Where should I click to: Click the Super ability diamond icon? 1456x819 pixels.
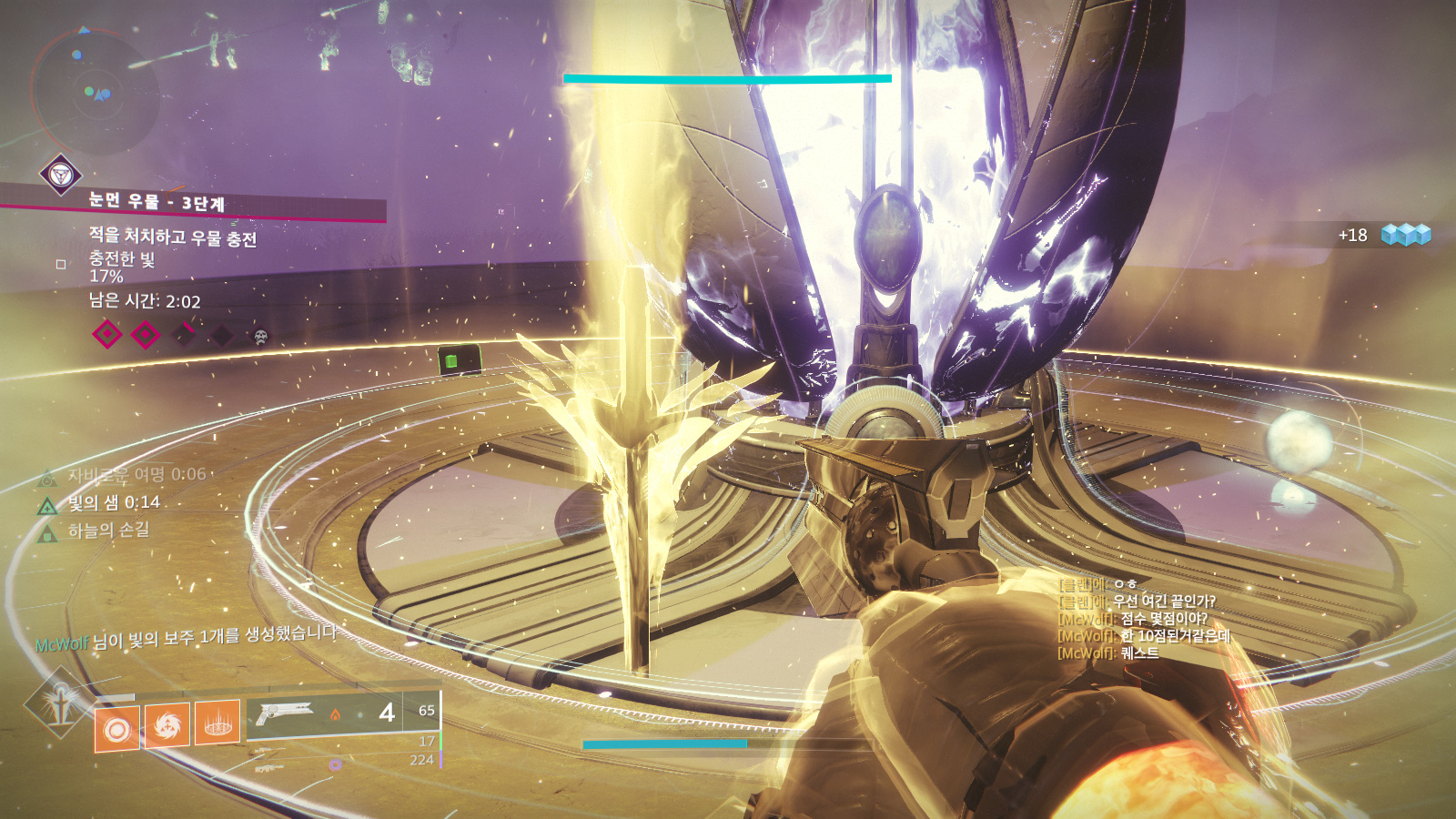click(60, 702)
